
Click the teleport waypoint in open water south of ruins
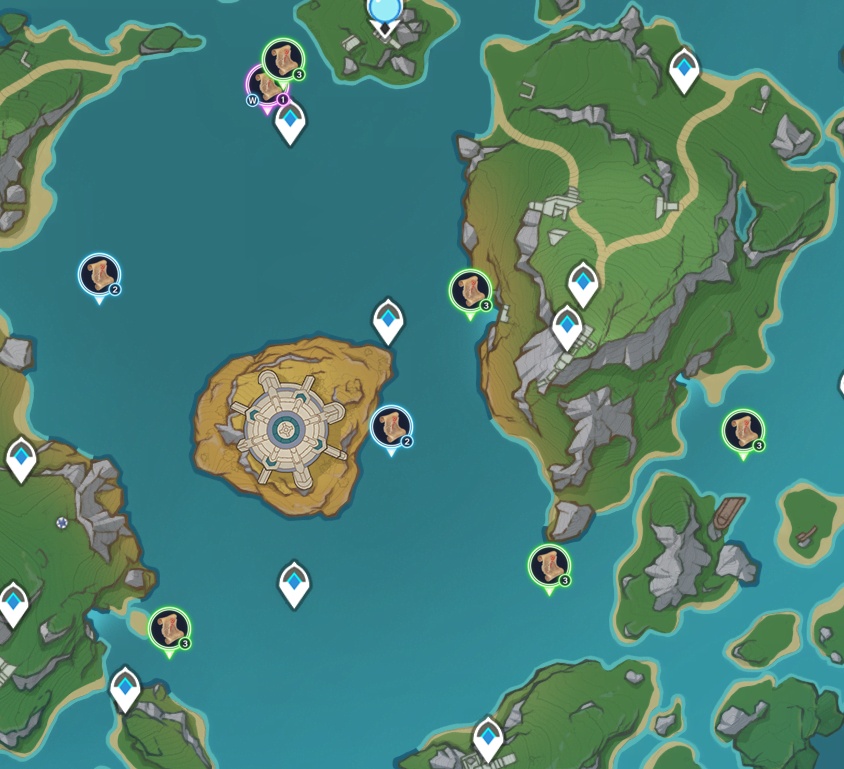294,583
